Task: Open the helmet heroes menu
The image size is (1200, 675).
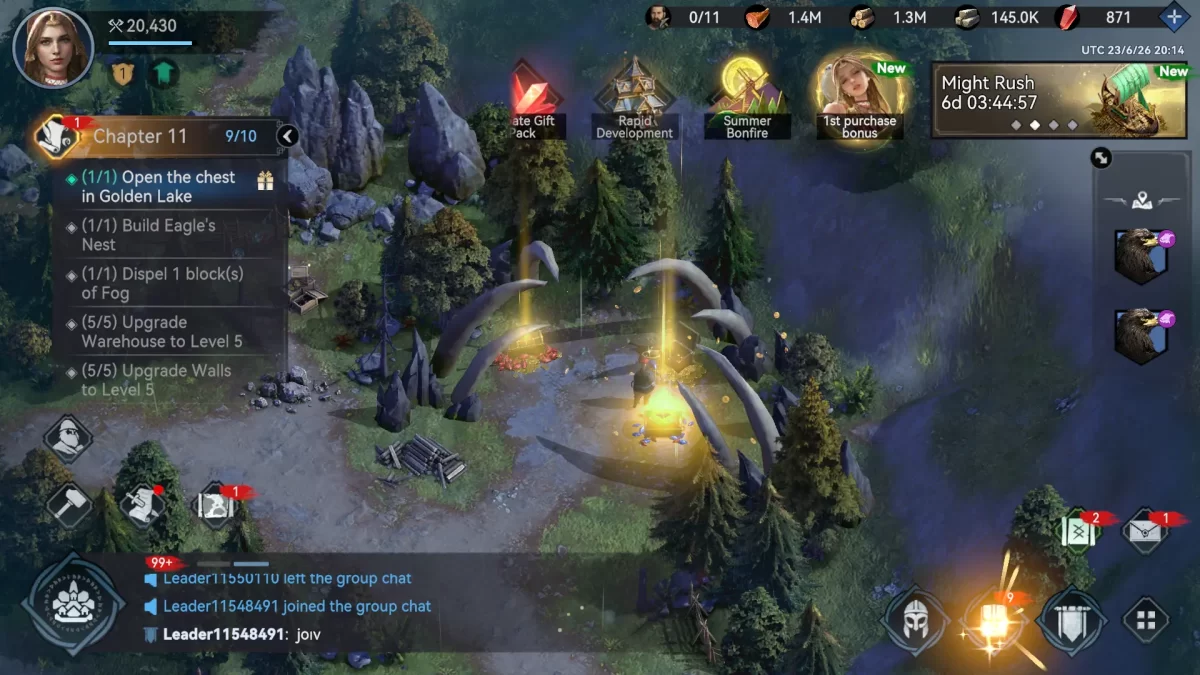Action: coord(914,620)
